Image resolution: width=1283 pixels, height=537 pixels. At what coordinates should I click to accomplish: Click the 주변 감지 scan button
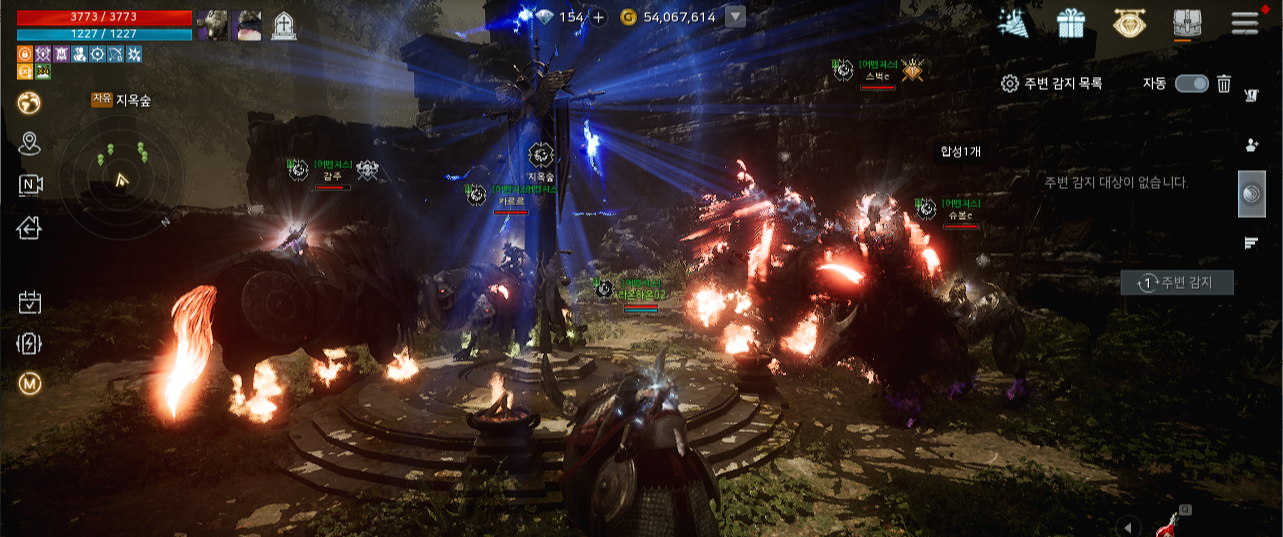pos(1177,283)
